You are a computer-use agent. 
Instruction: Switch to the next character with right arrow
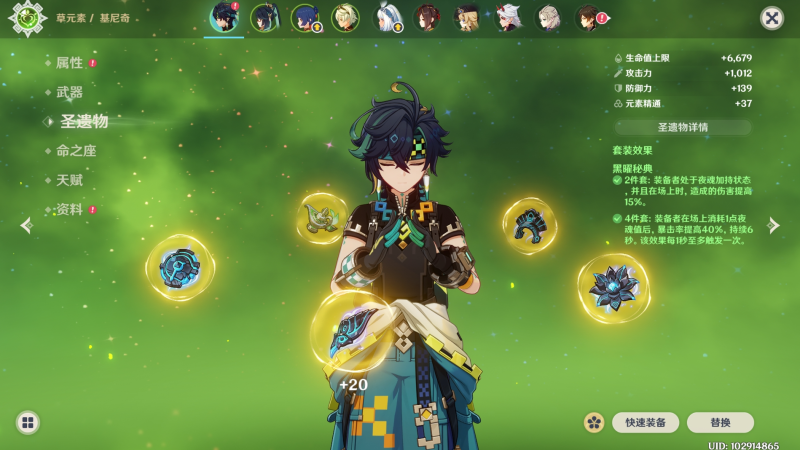(773, 226)
